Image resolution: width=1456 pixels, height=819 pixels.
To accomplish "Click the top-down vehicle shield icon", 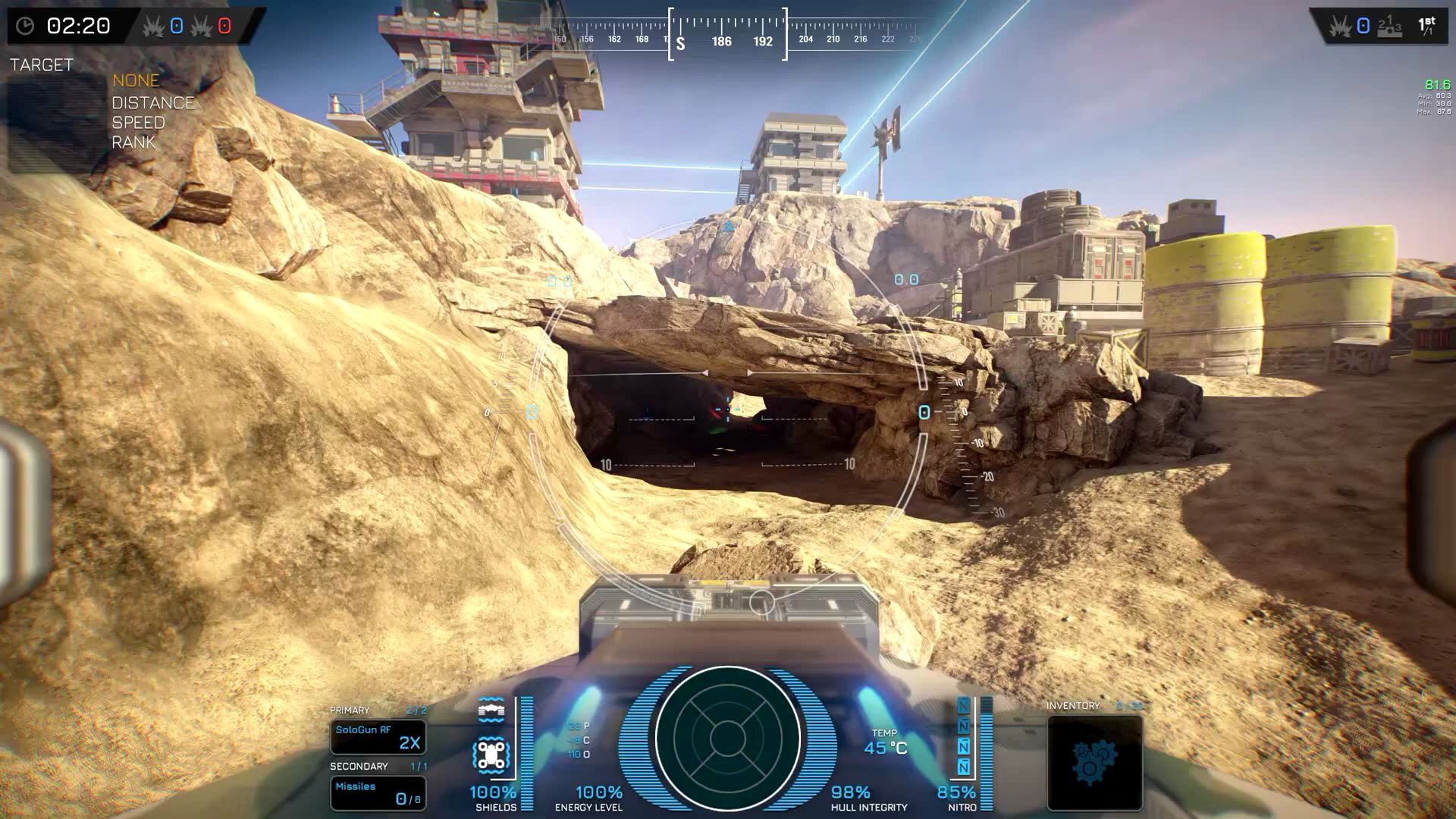I will click(491, 755).
